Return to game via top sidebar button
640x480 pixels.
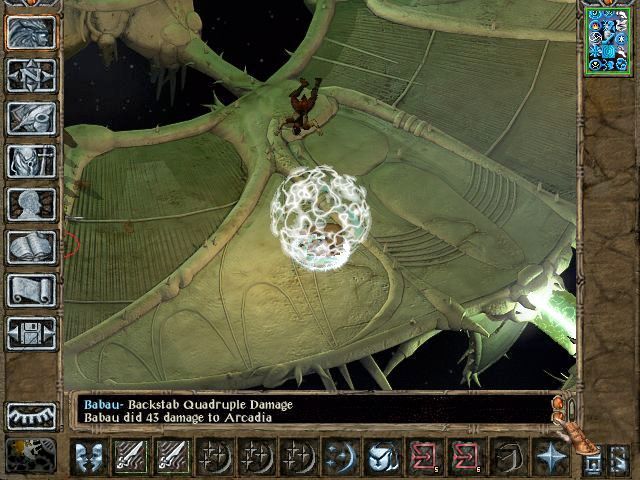32,32
